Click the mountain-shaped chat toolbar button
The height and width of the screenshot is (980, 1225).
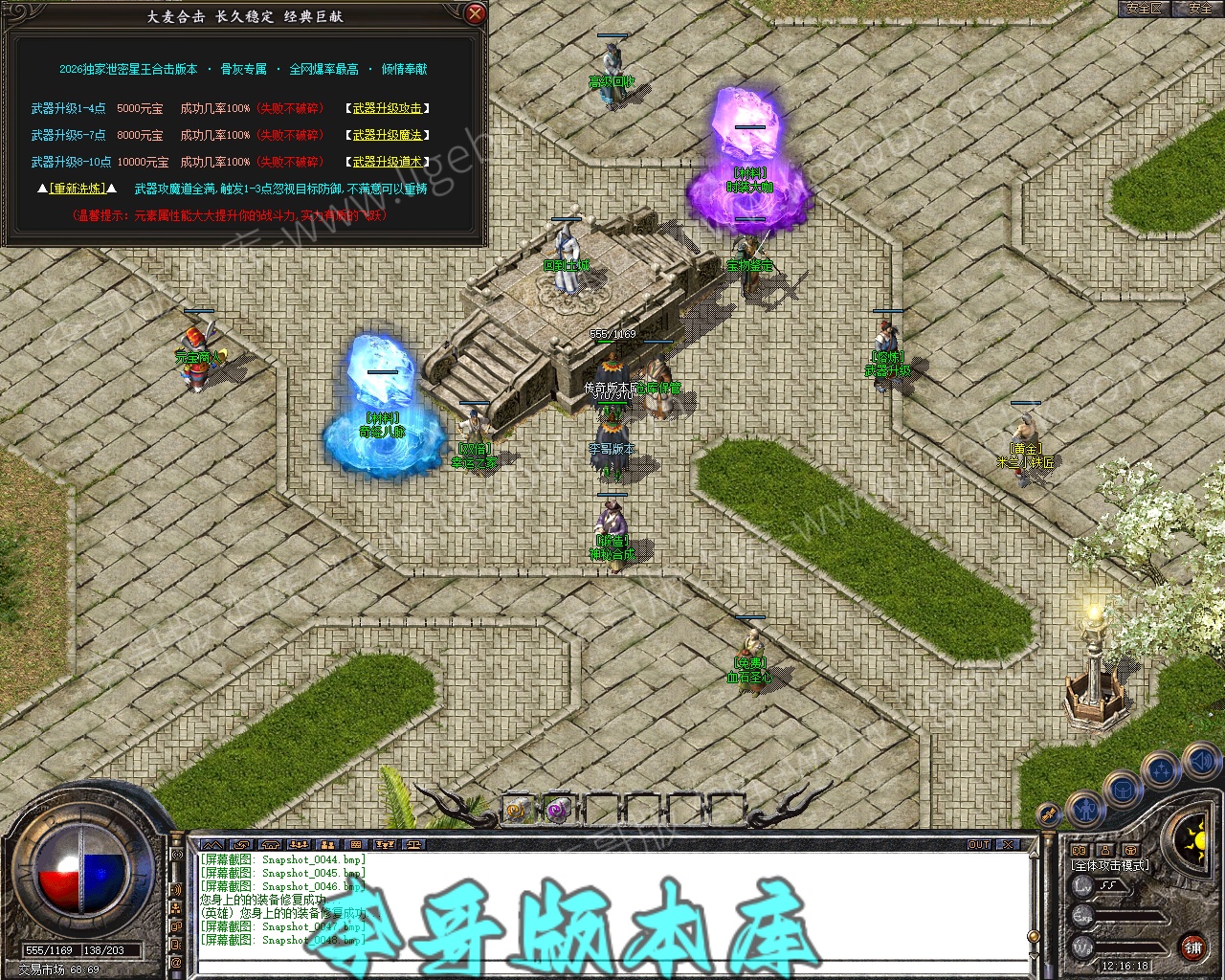(213, 845)
